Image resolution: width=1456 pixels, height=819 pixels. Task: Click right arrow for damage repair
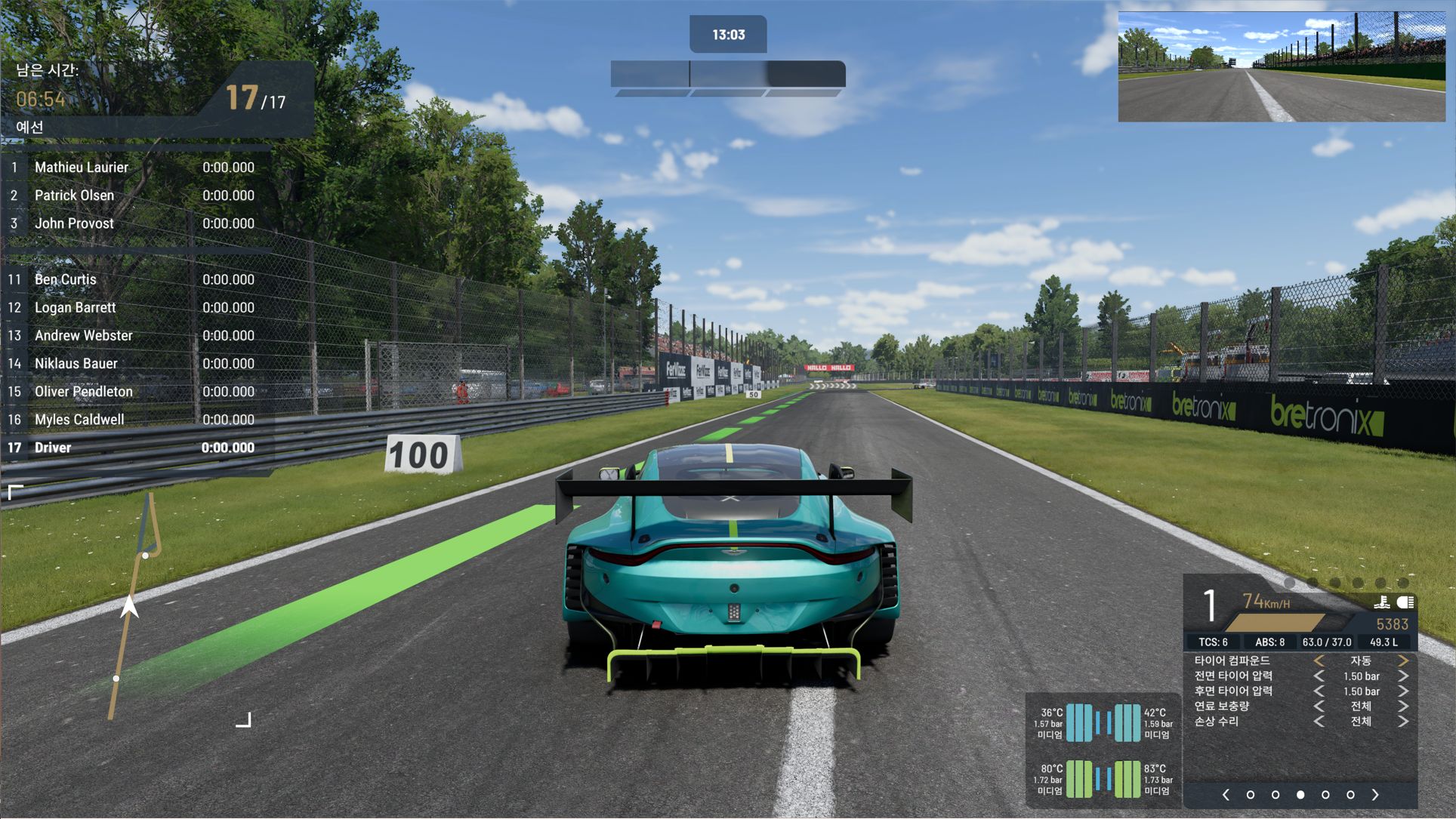point(1403,722)
